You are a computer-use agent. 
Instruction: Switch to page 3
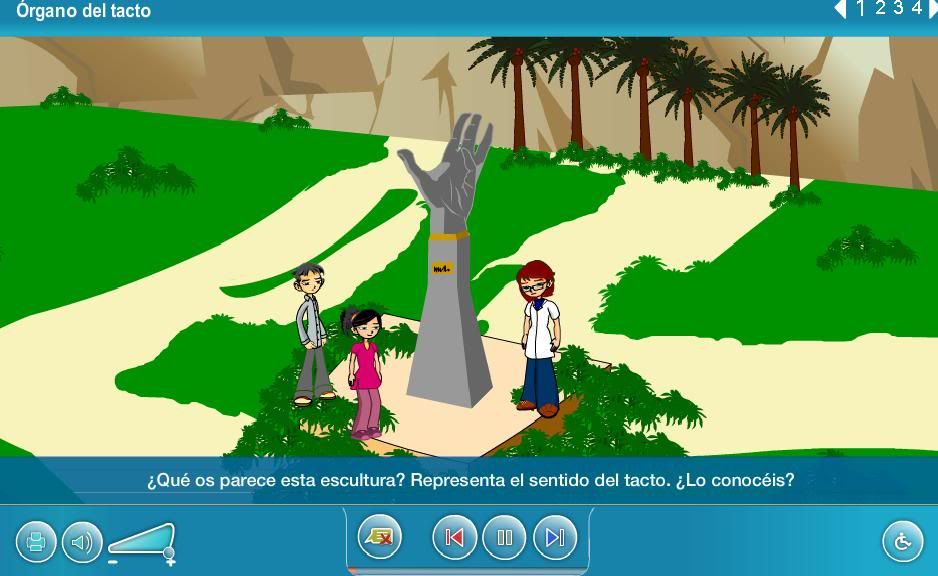[x=898, y=9]
